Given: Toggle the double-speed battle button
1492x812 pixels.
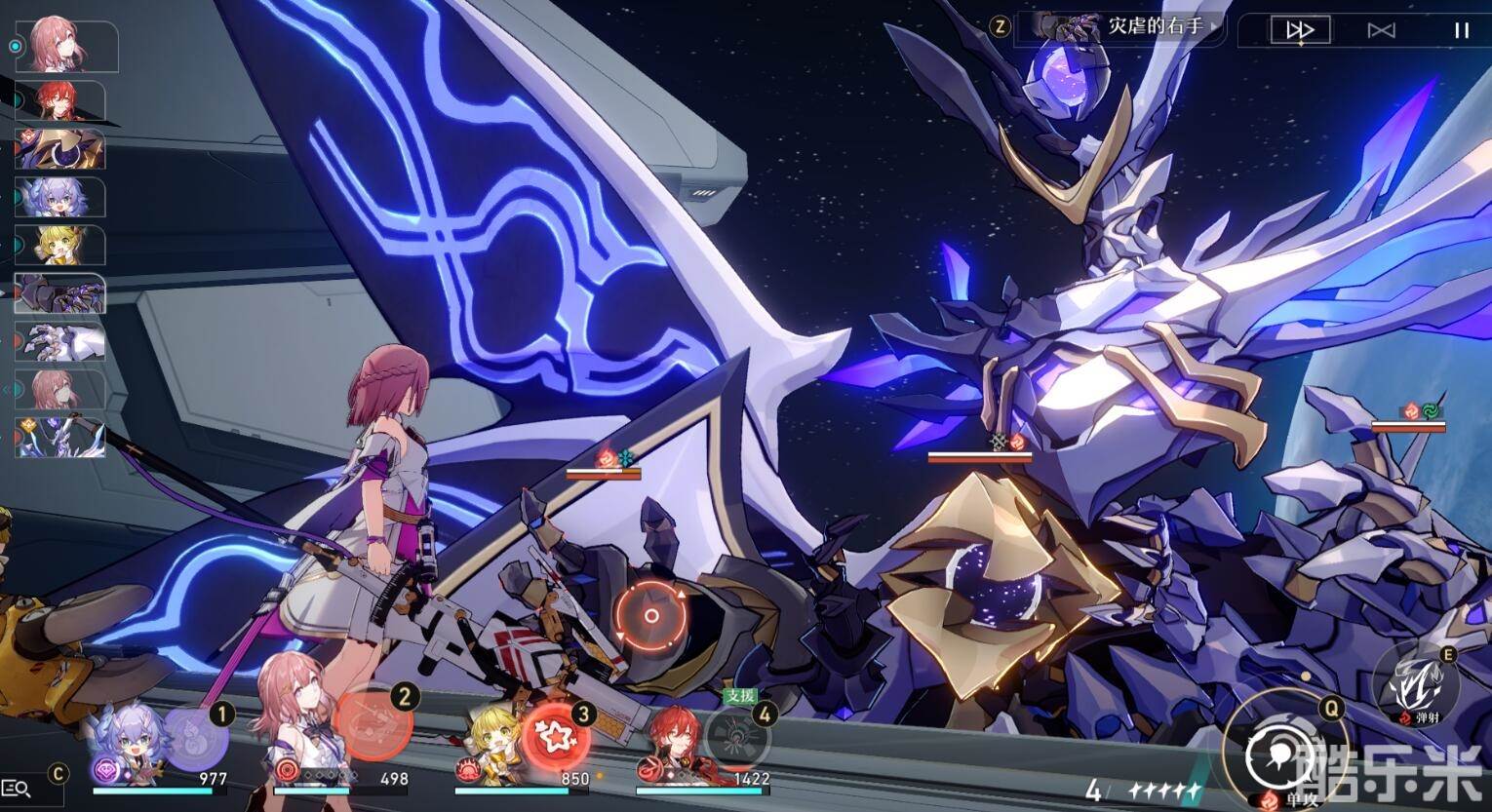Looking at the screenshot, I should [x=1300, y=30].
